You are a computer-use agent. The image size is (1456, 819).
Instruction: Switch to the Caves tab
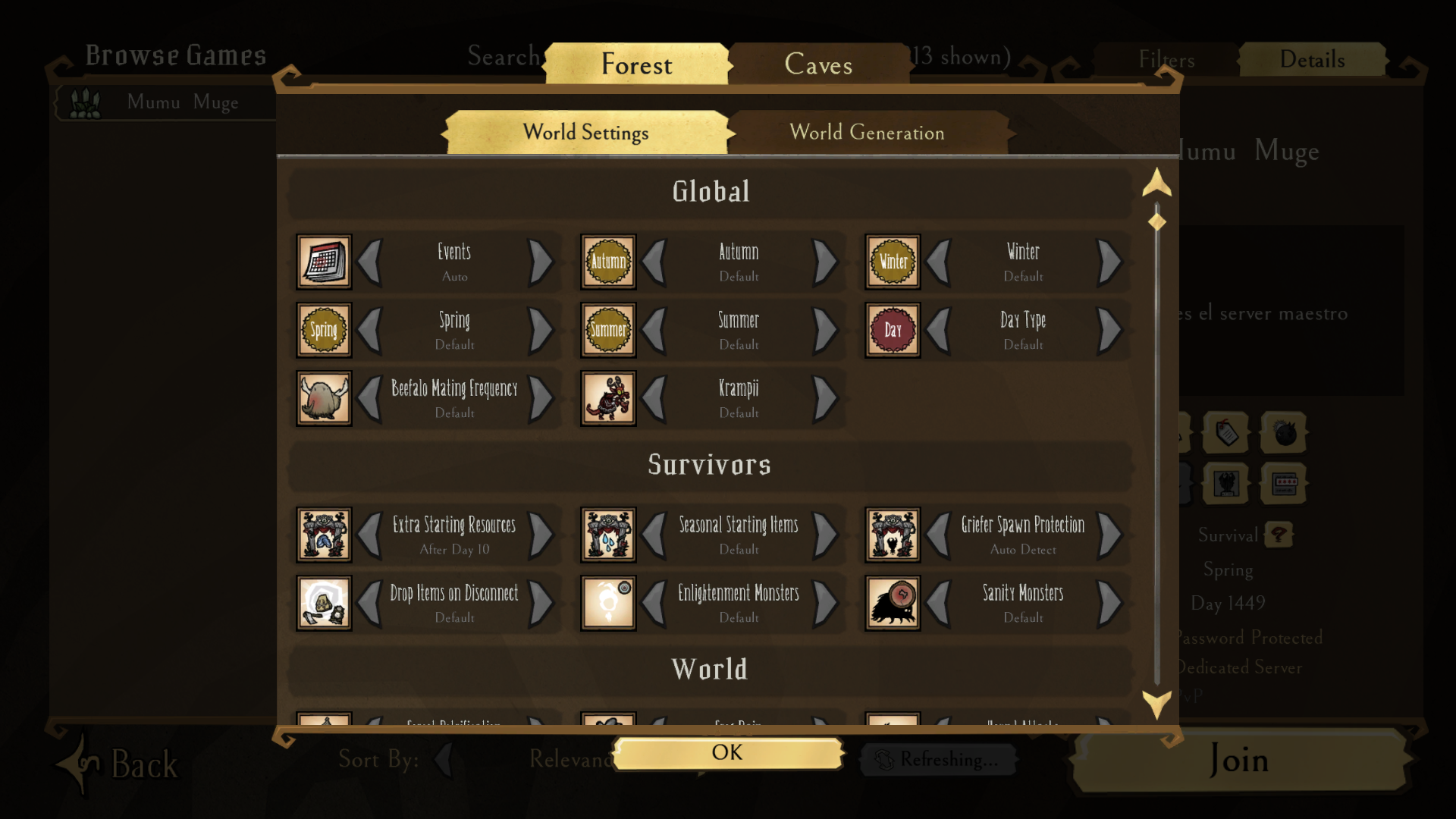point(818,64)
